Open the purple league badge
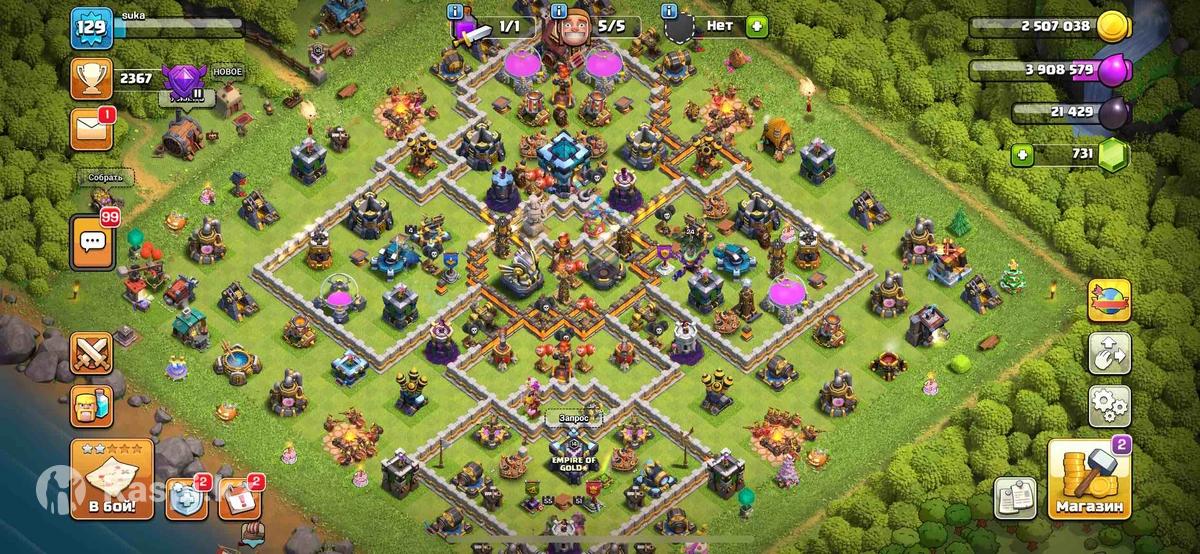 tap(183, 79)
